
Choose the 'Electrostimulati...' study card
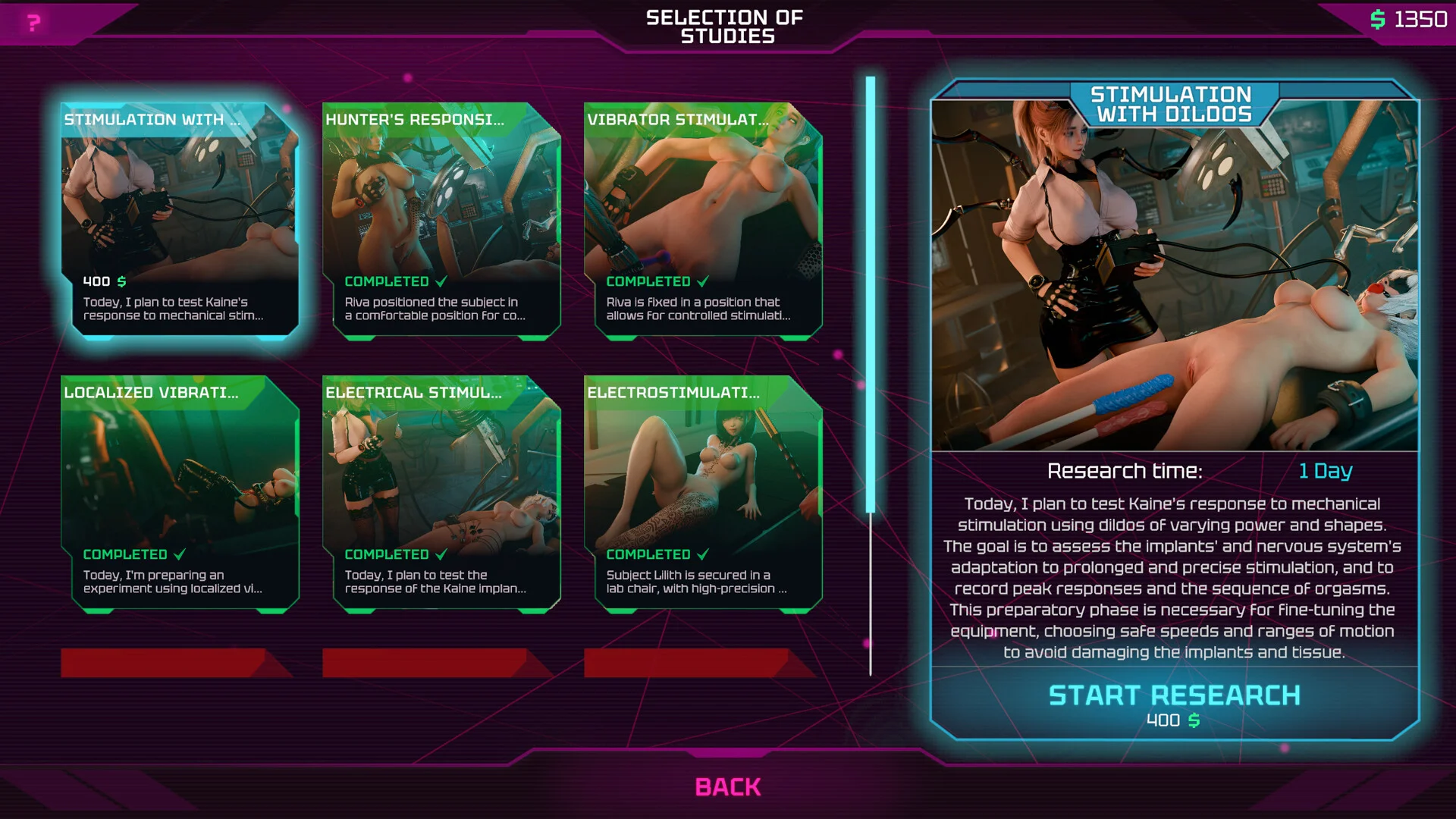pos(703,493)
